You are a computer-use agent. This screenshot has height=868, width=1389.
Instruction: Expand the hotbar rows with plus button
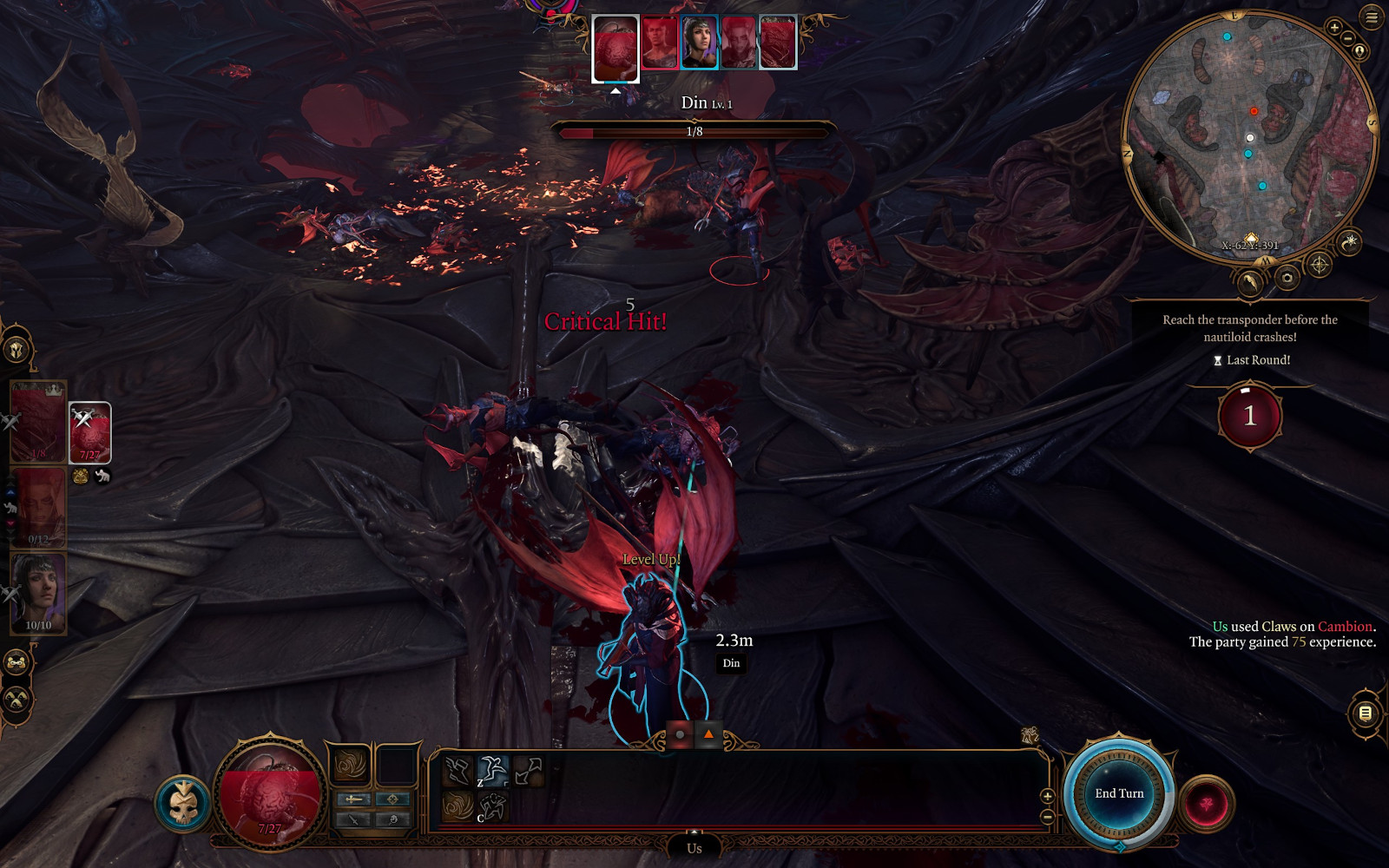(x=1047, y=796)
